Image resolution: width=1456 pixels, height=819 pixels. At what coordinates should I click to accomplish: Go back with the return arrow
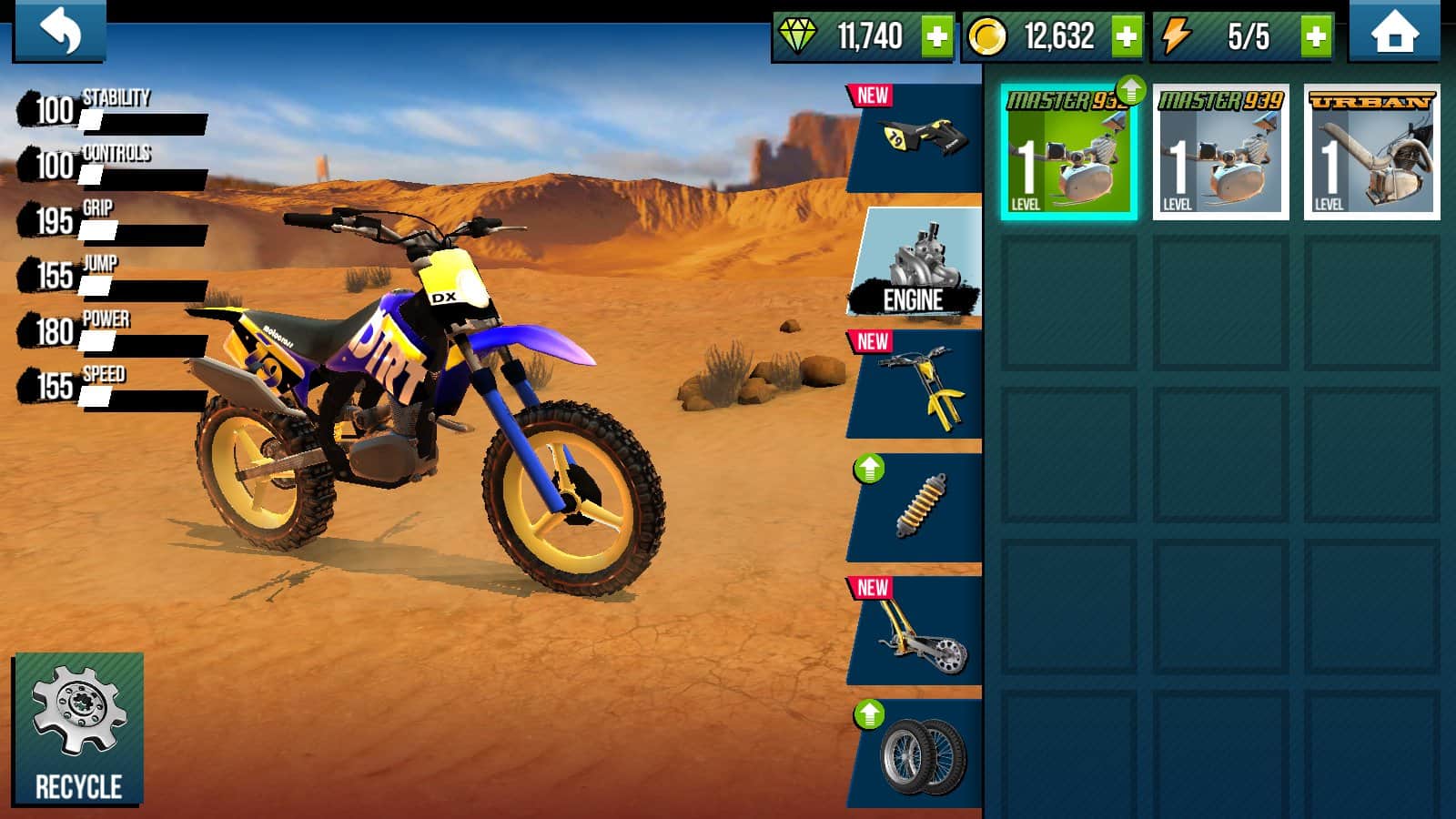point(59,32)
